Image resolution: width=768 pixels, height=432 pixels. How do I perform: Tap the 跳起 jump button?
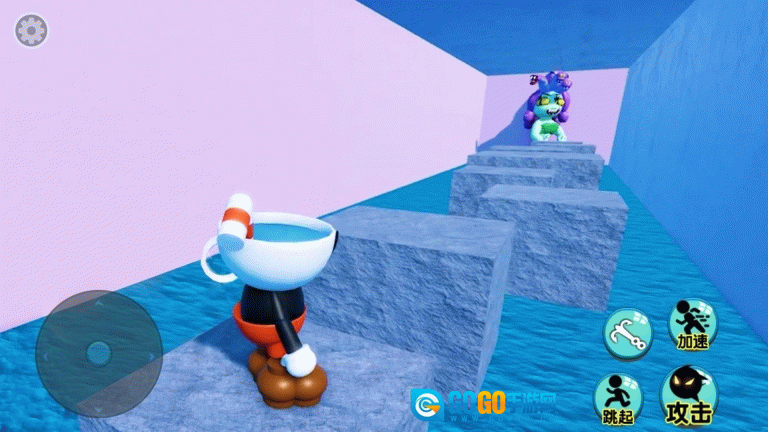point(619,399)
